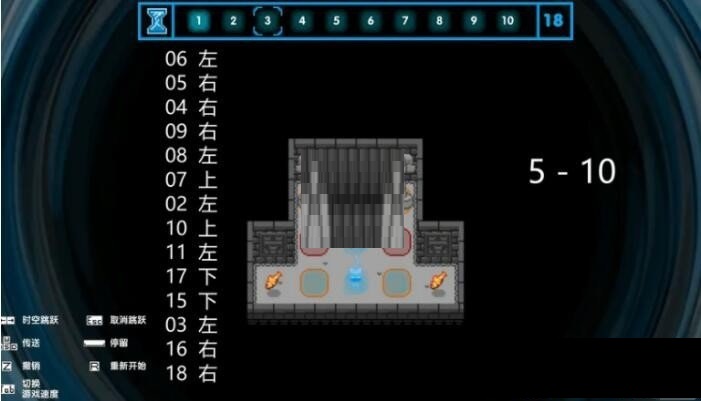Pick turn 7 in the time bar
This screenshot has width=701, height=401.
(405, 20)
